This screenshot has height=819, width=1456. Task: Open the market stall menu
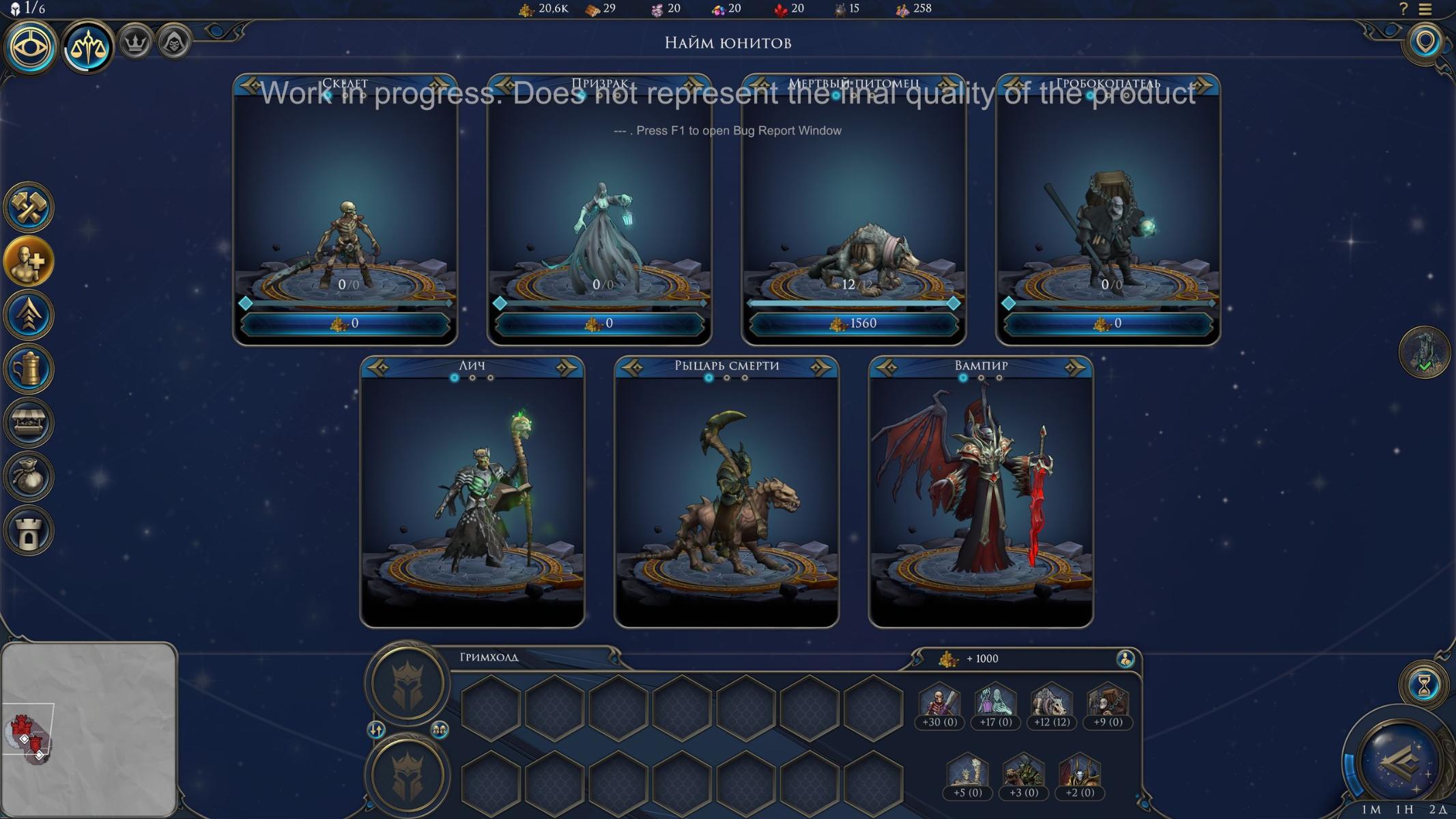coord(29,422)
